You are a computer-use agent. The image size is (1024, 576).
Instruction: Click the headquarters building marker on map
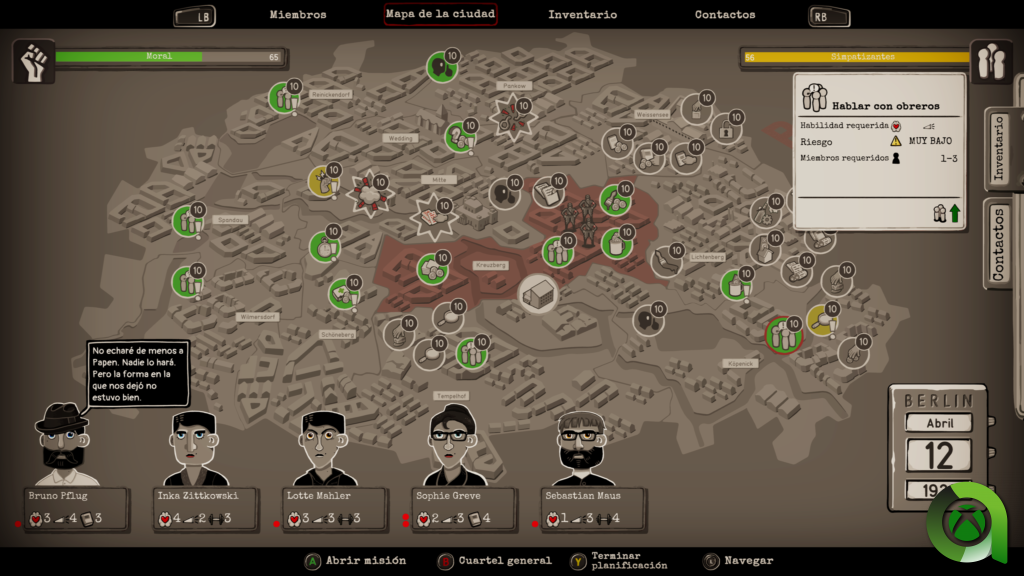[x=539, y=294]
